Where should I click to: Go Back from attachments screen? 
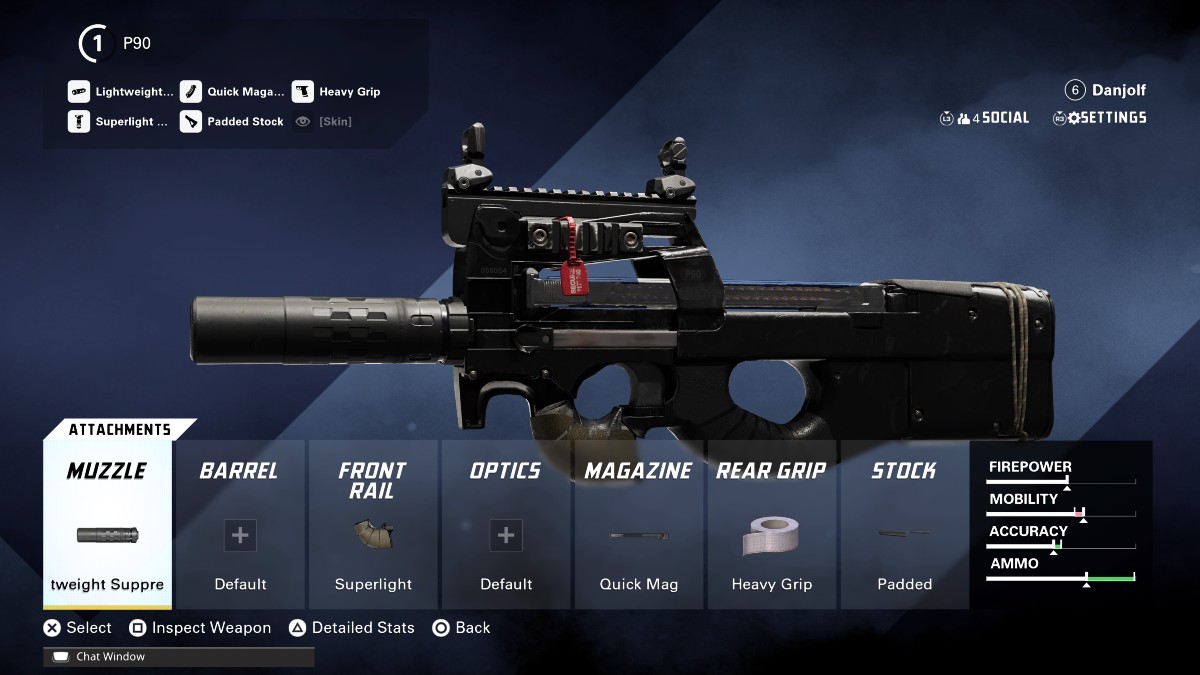point(461,628)
